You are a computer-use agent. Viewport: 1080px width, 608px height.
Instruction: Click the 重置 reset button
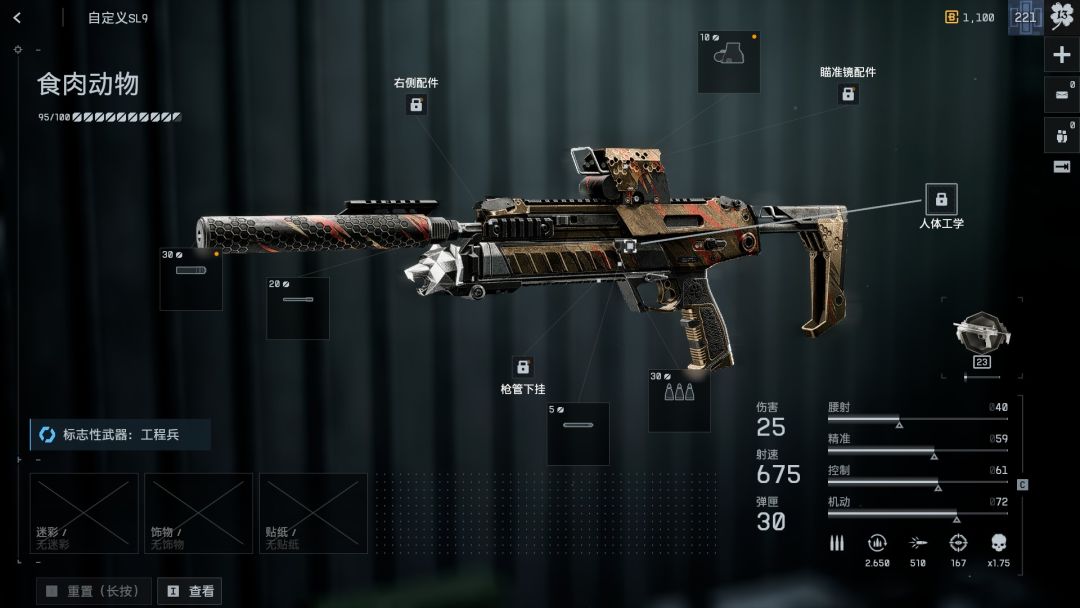point(94,591)
